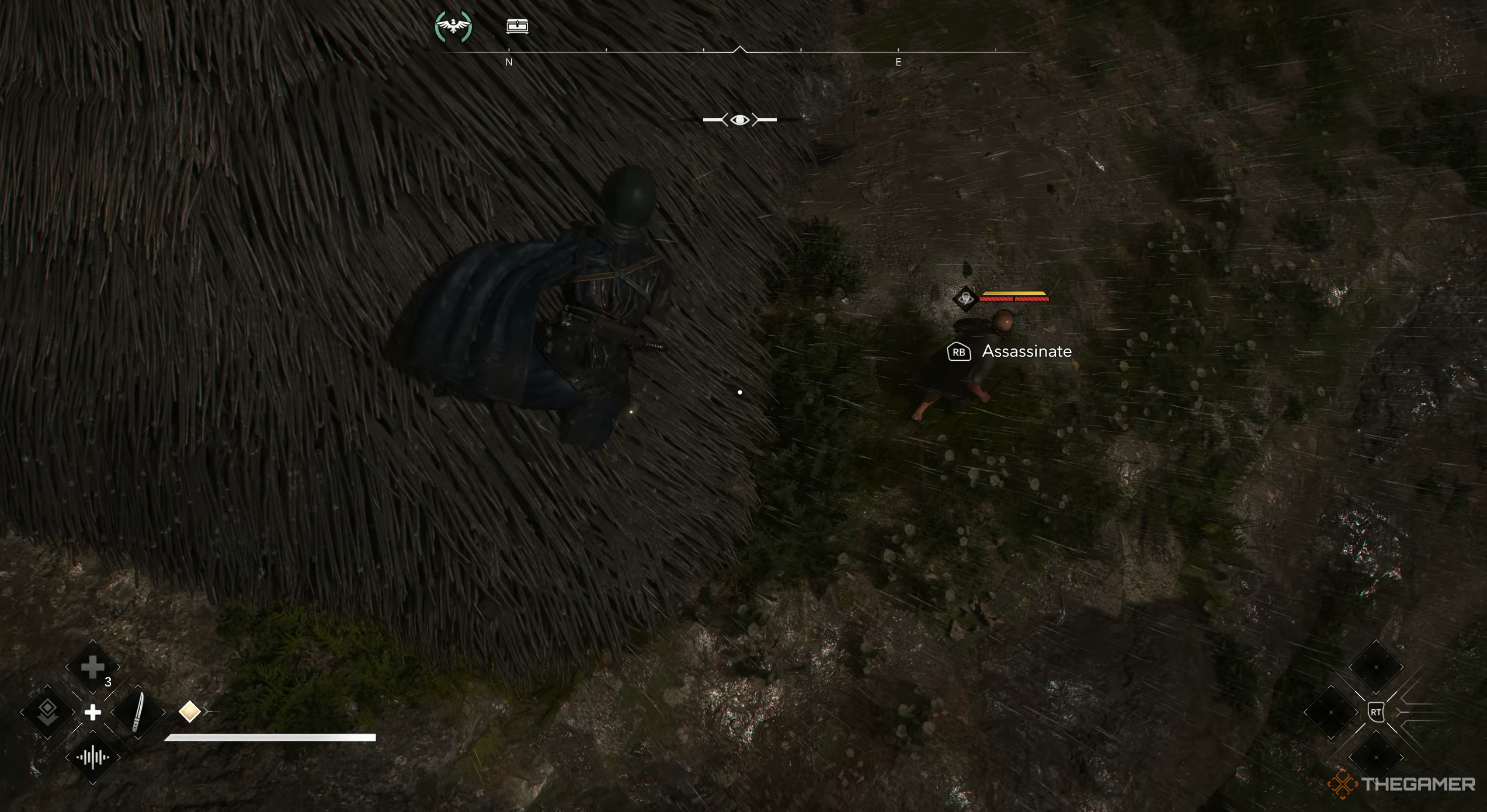
Task: Click the compass bar heading pointer
Action: click(x=739, y=50)
